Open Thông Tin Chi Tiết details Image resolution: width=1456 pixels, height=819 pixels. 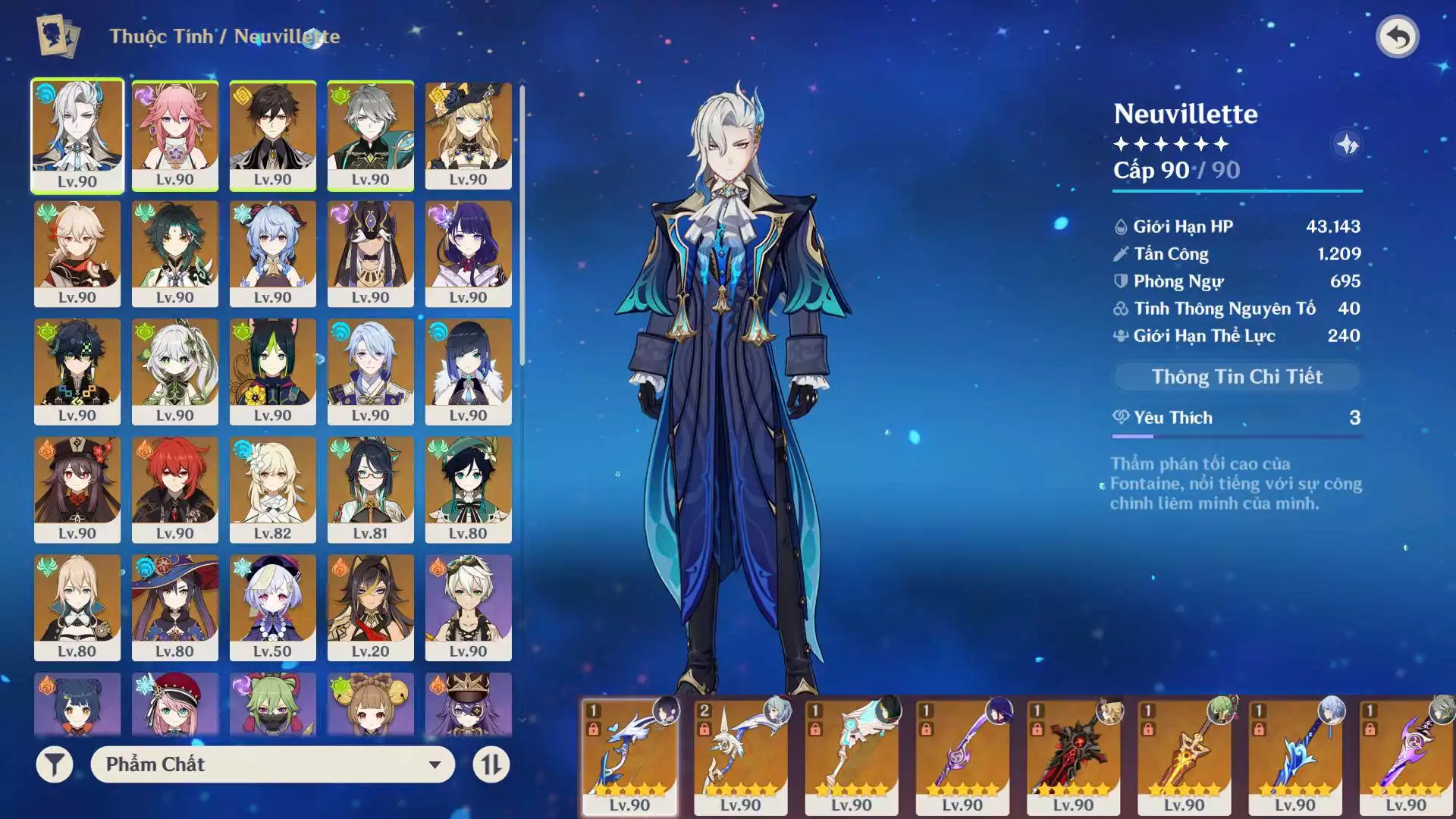[1236, 377]
